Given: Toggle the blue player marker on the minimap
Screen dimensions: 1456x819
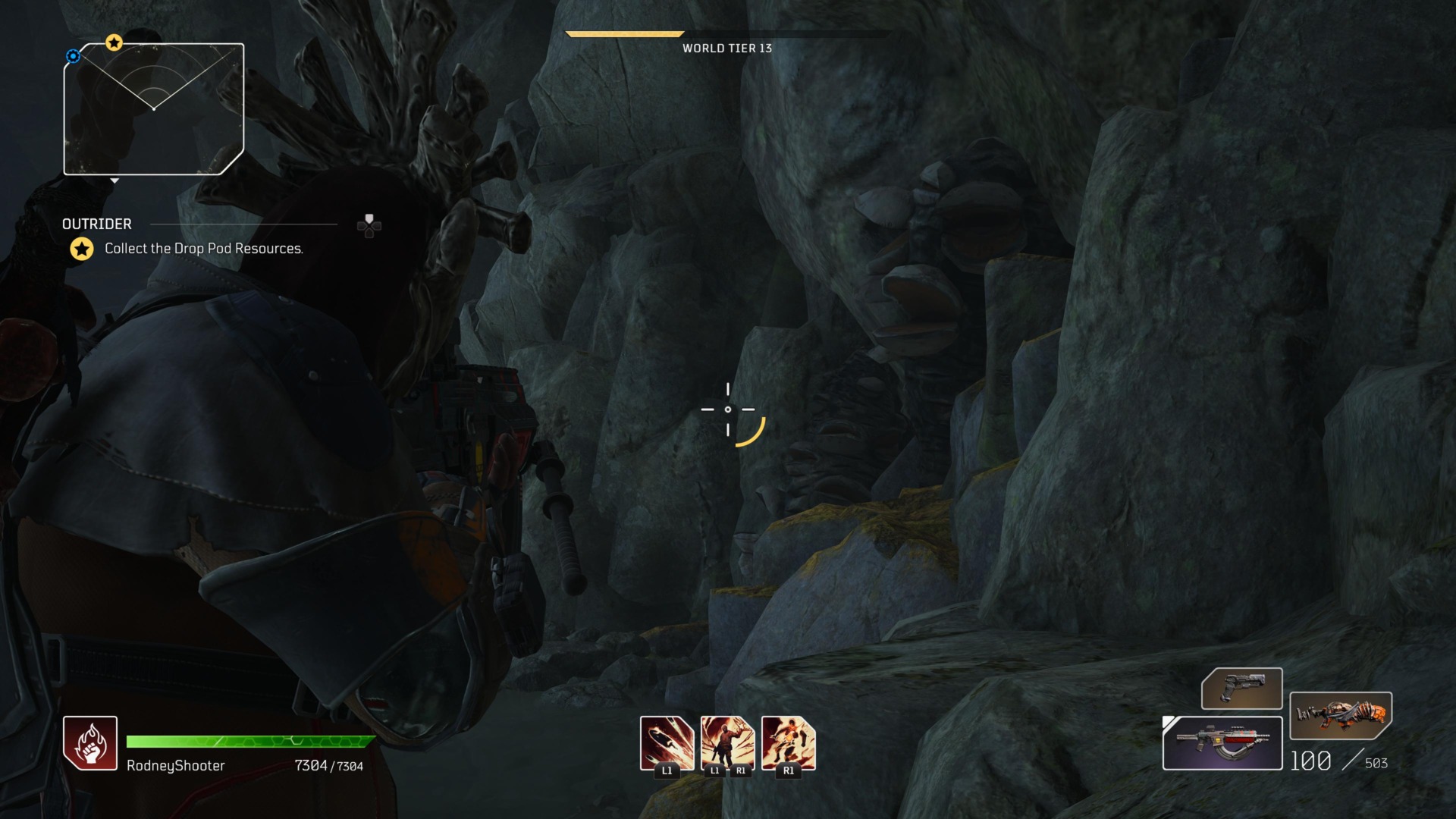Looking at the screenshot, I should click(73, 55).
